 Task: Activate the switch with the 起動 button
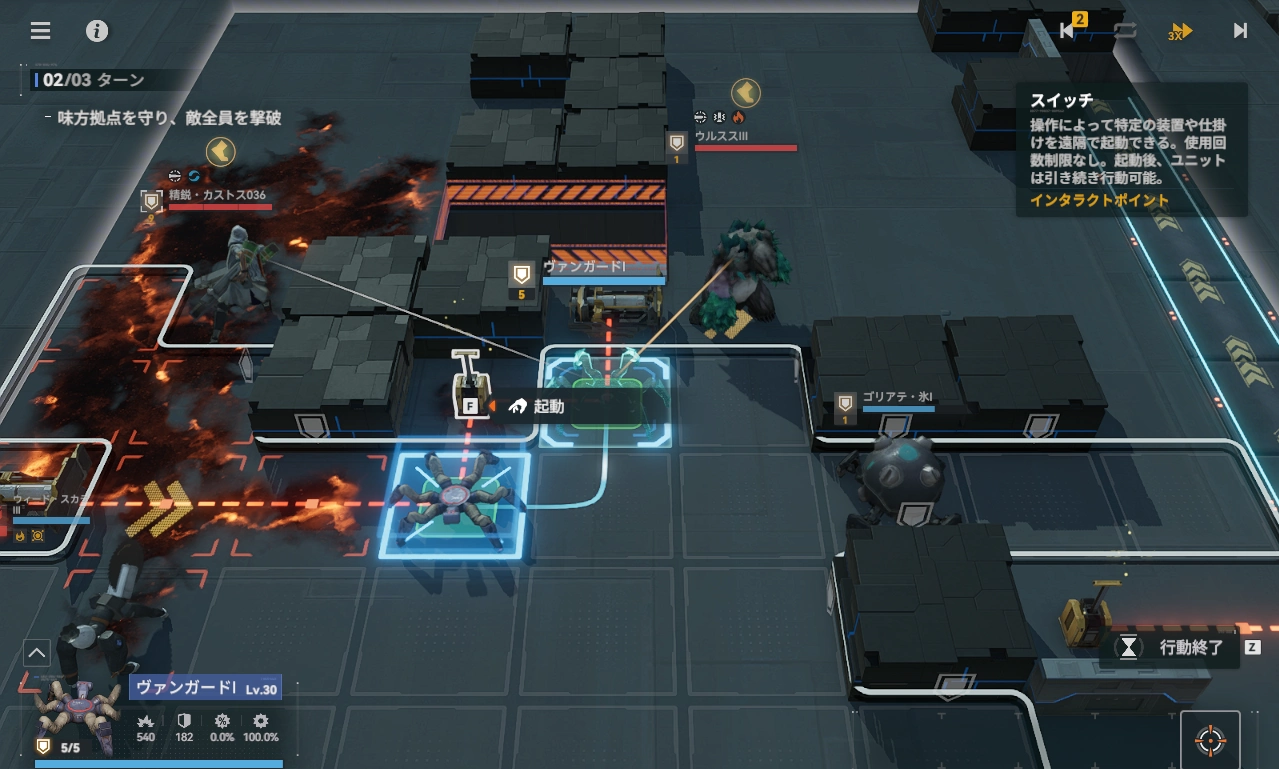coord(548,406)
